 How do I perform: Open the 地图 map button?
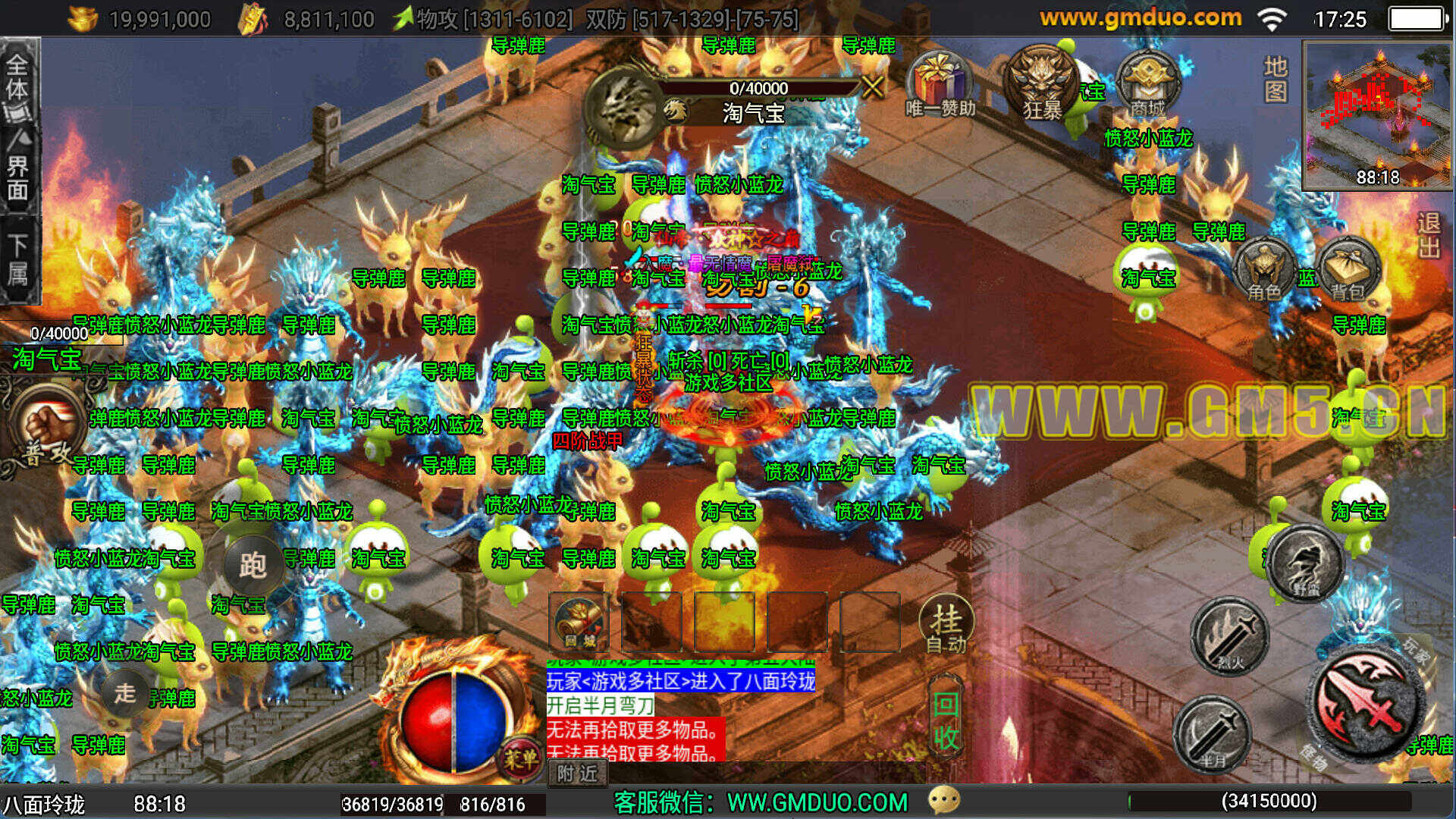click(x=1276, y=79)
